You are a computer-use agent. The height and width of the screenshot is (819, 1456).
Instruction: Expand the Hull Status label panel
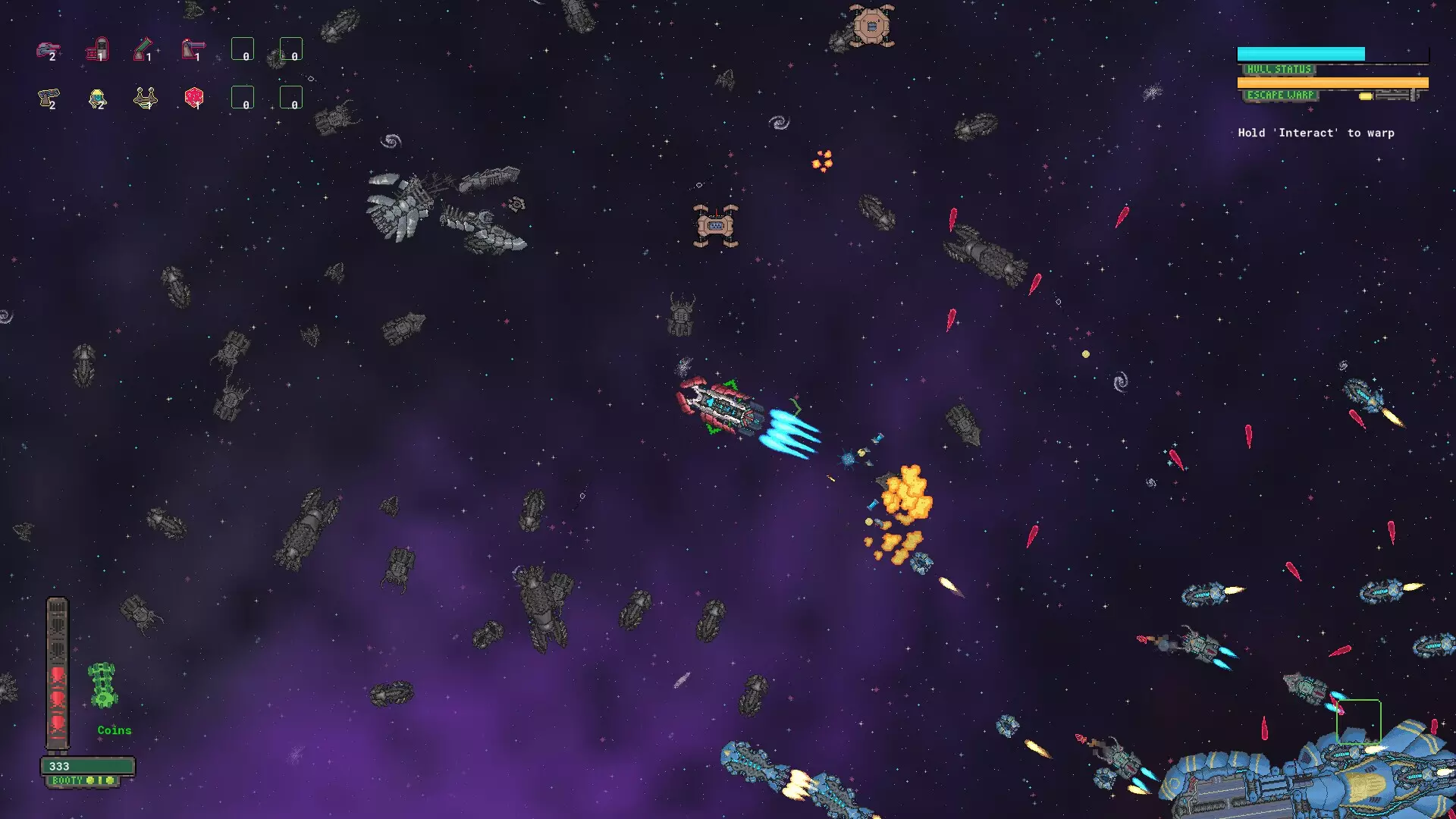click(1279, 70)
